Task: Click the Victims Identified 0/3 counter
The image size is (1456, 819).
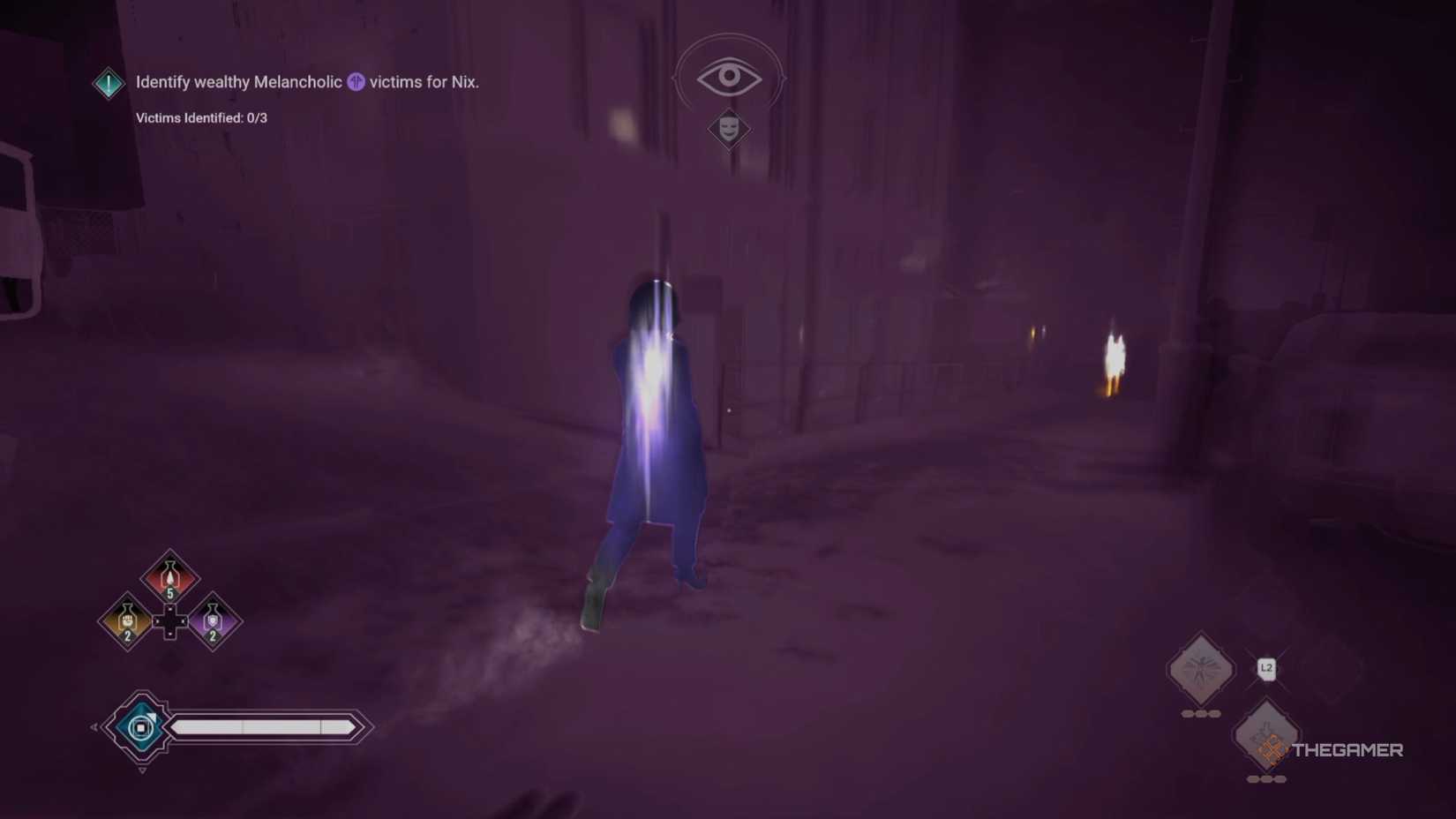Action: coord(204,117)
